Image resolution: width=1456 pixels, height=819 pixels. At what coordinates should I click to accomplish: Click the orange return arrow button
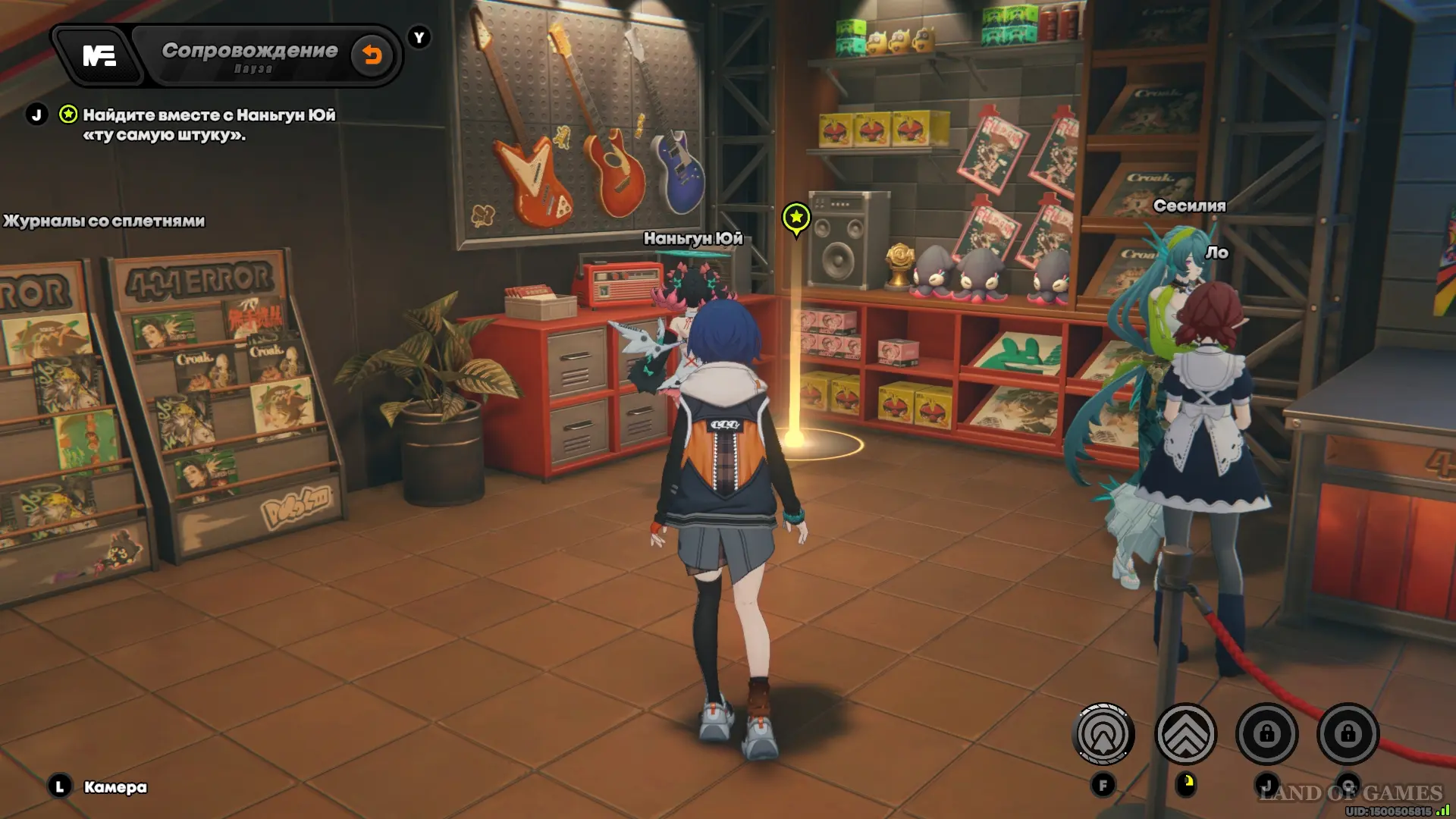click(372, 55)
